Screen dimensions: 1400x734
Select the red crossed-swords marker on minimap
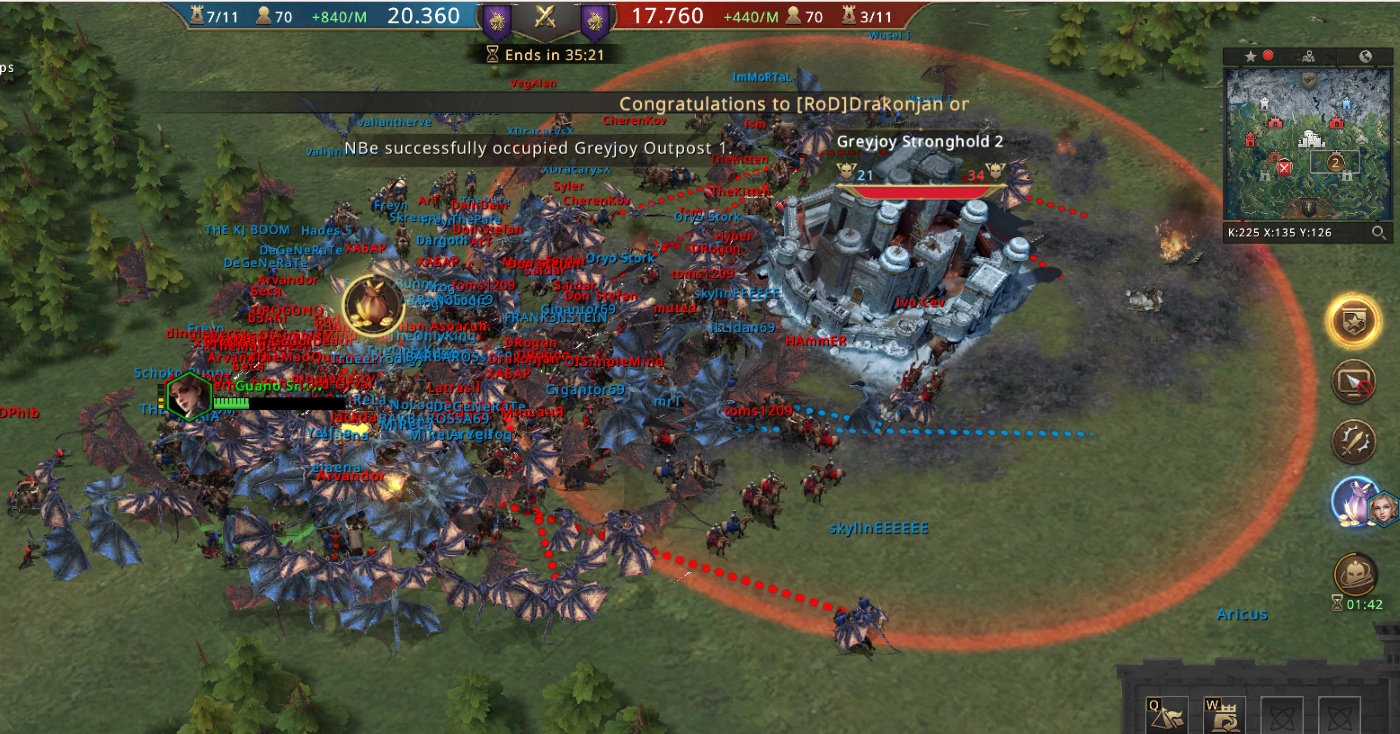(x=1284, y=167)
